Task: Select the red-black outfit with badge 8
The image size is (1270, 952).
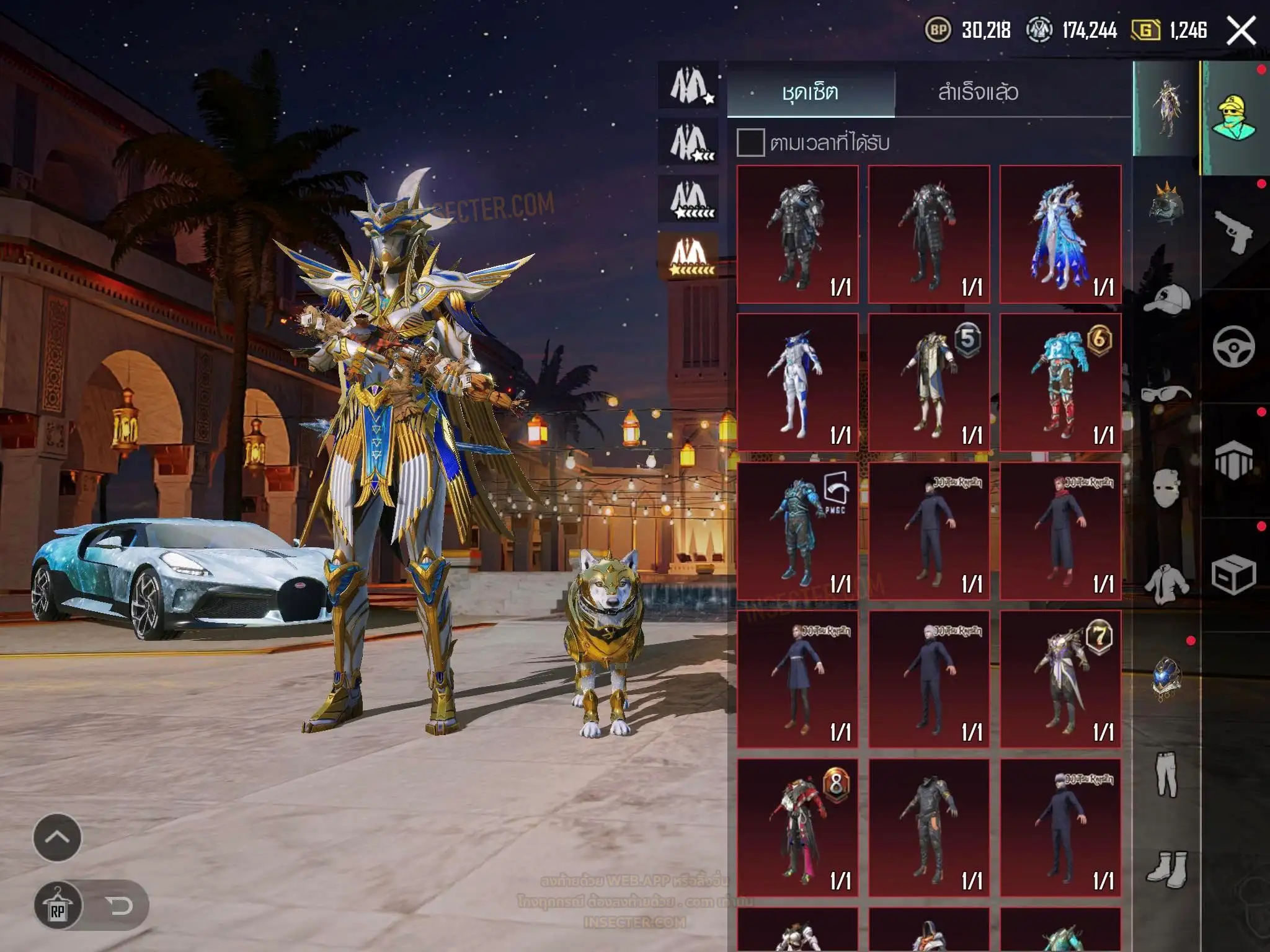Action: click(x=797, y=828)
